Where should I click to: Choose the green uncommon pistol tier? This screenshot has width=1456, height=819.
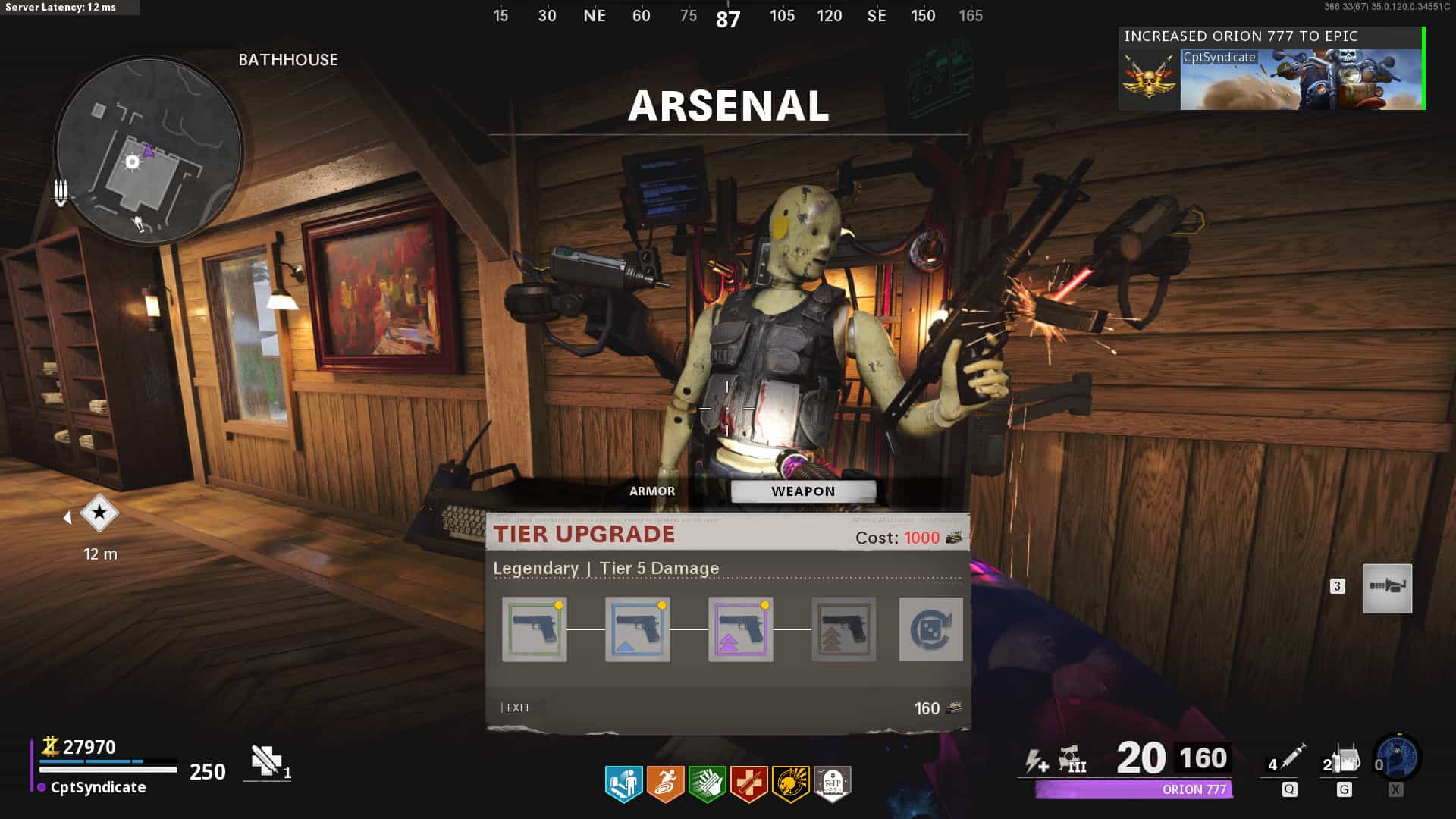[535, 629]
